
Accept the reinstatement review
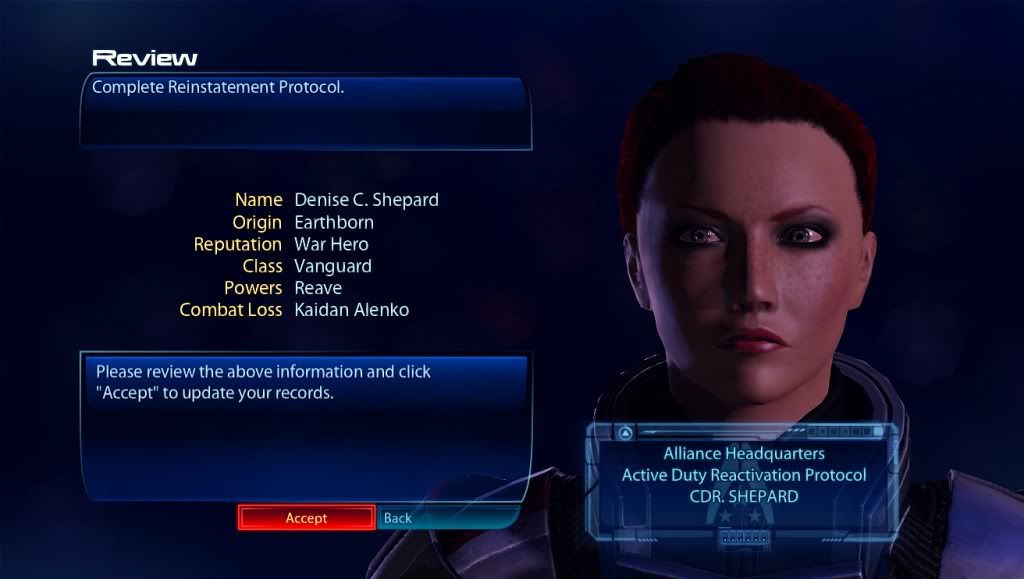tap(306, 517)
